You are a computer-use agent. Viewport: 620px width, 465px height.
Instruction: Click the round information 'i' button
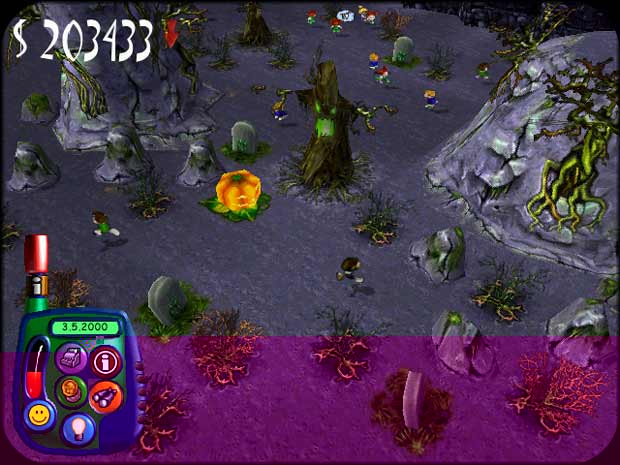coord(105,361)
